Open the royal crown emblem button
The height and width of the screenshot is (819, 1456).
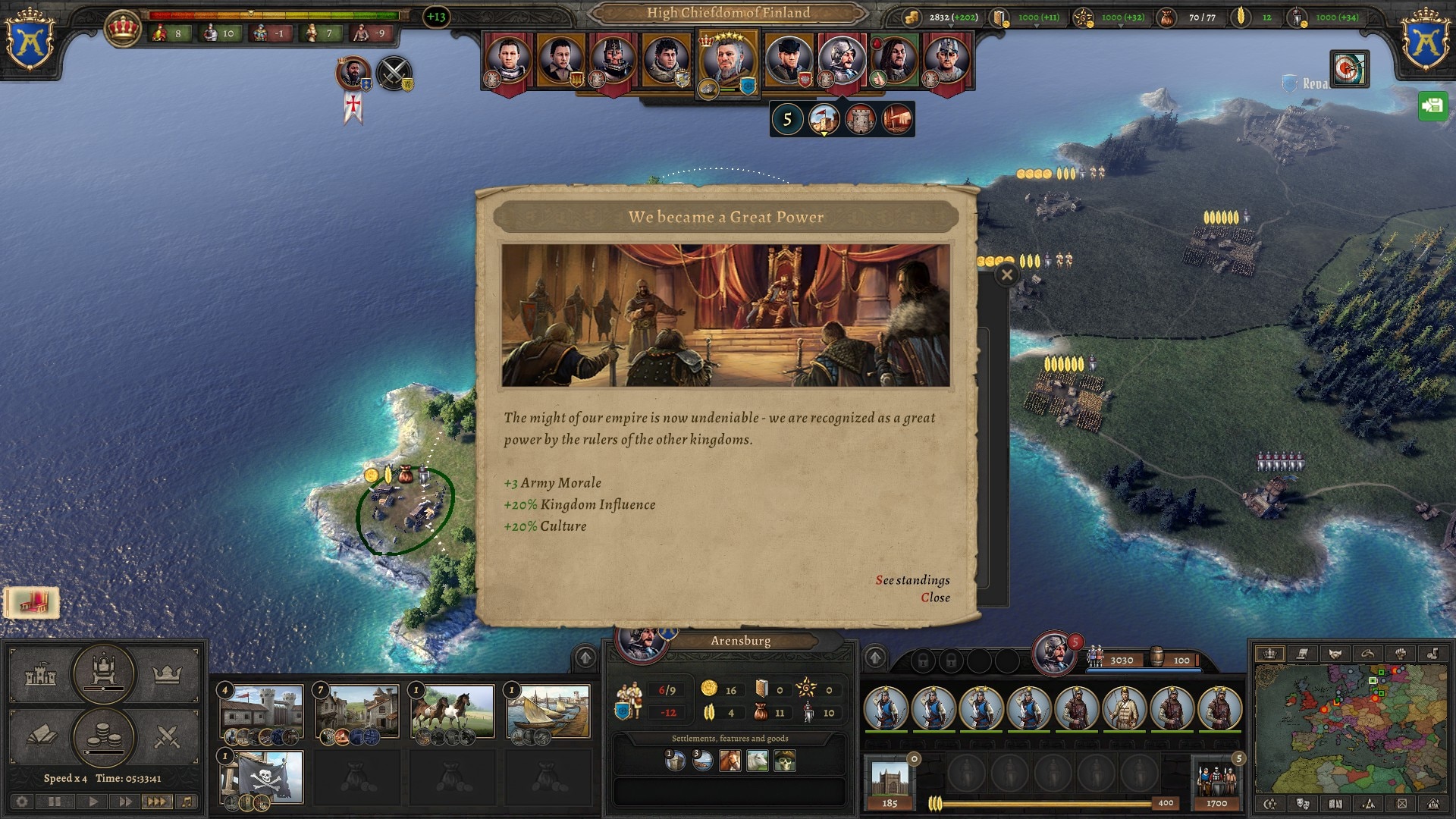pos(123,29)
